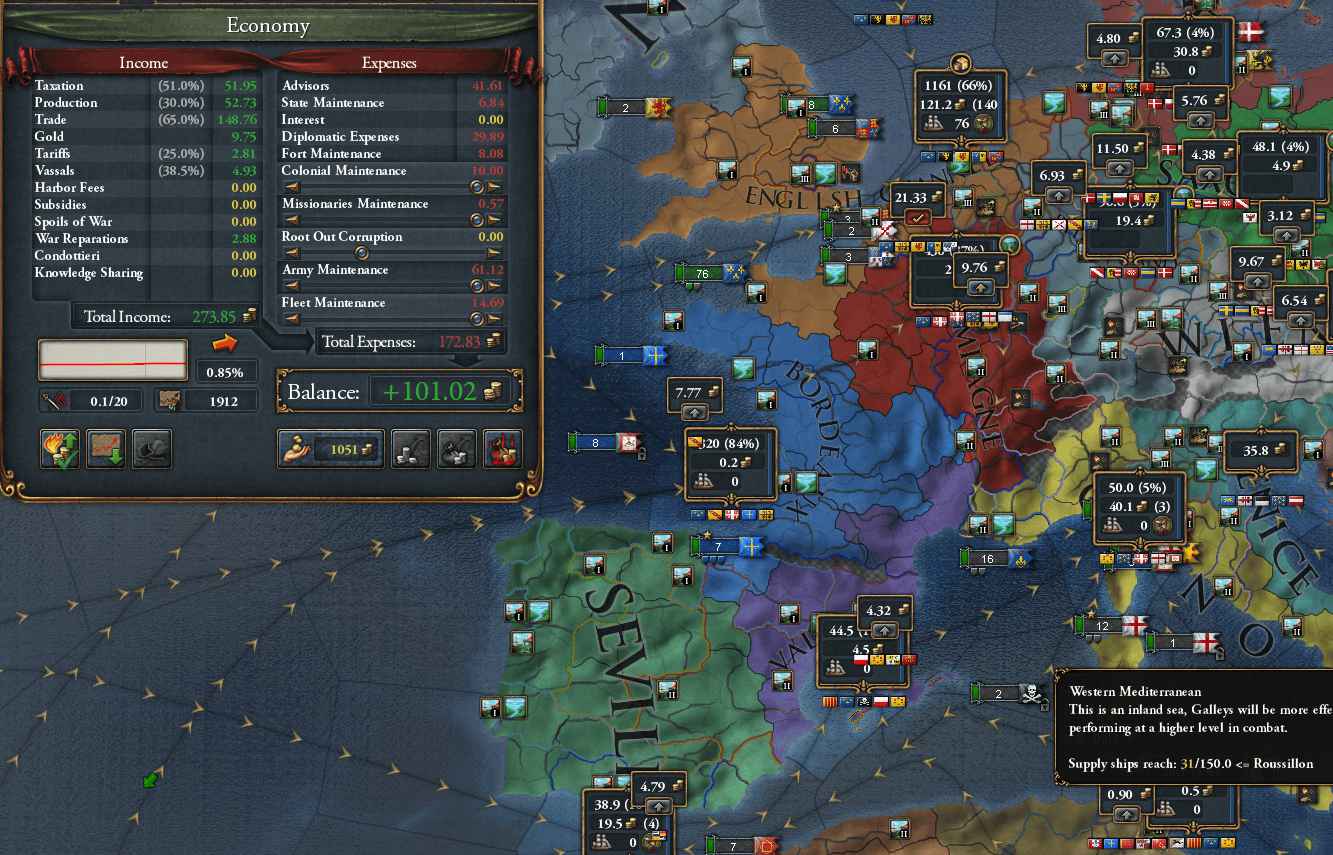Click the red bottles and coins button
This screenshot has height=855, width=1333.
tap(502, 450)
